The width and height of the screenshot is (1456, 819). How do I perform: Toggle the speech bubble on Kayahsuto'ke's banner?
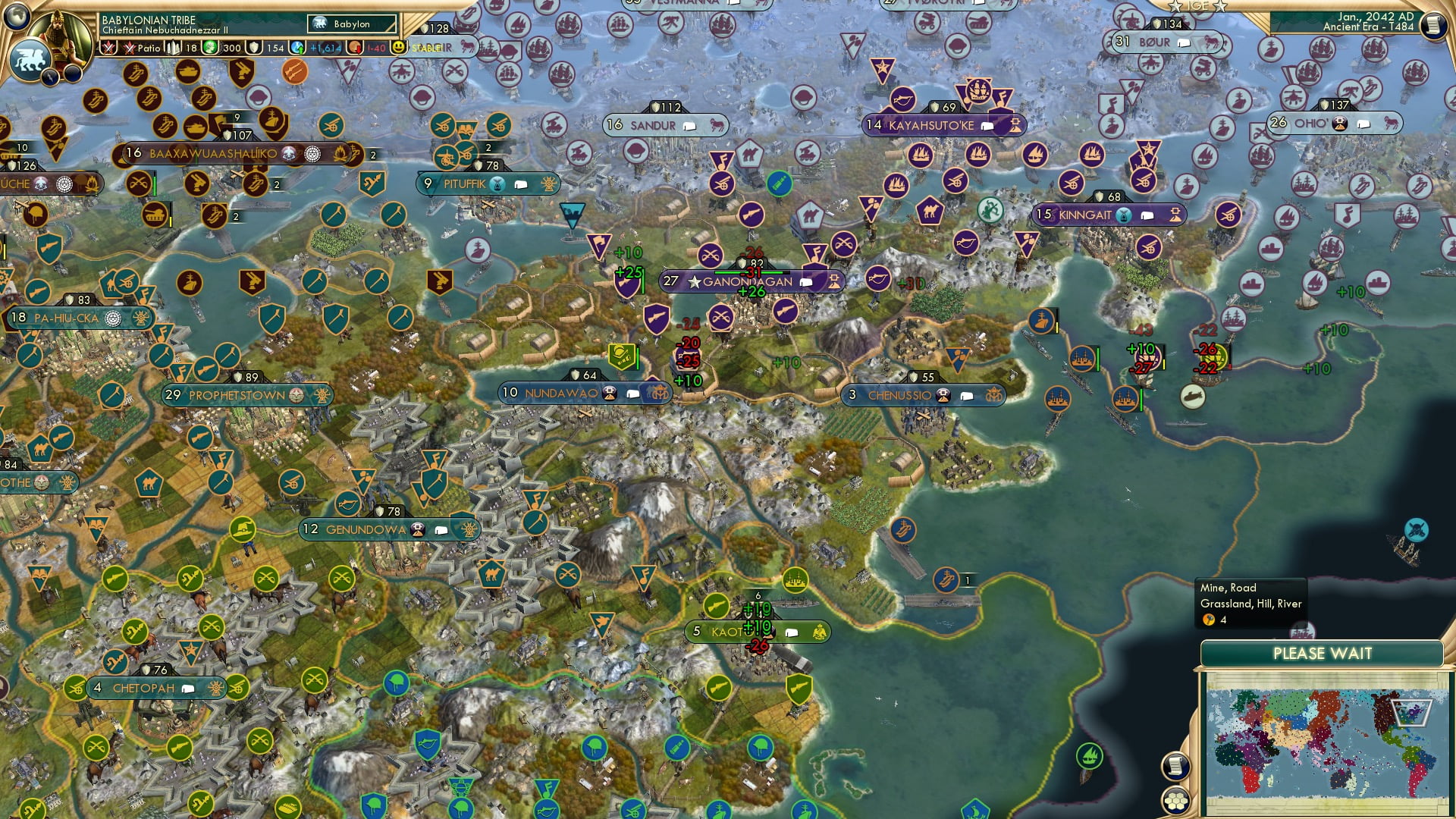(x=986, y=125)
